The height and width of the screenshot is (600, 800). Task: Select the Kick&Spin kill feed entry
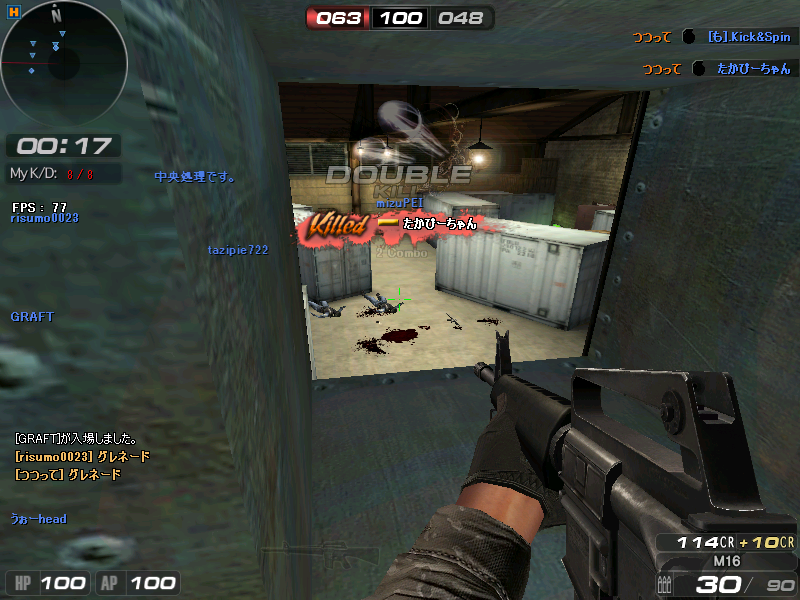click(x=712, y=37)
